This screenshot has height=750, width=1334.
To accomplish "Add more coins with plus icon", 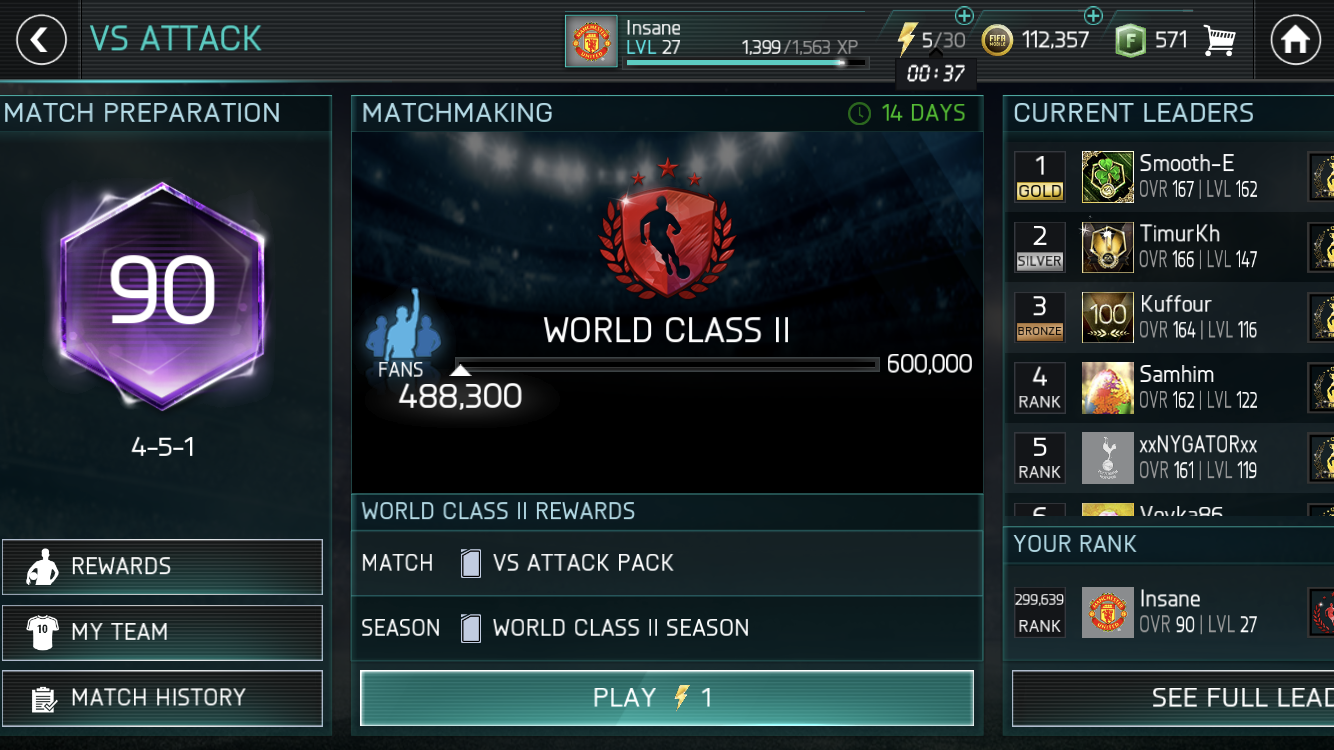I will point(1093,16).
